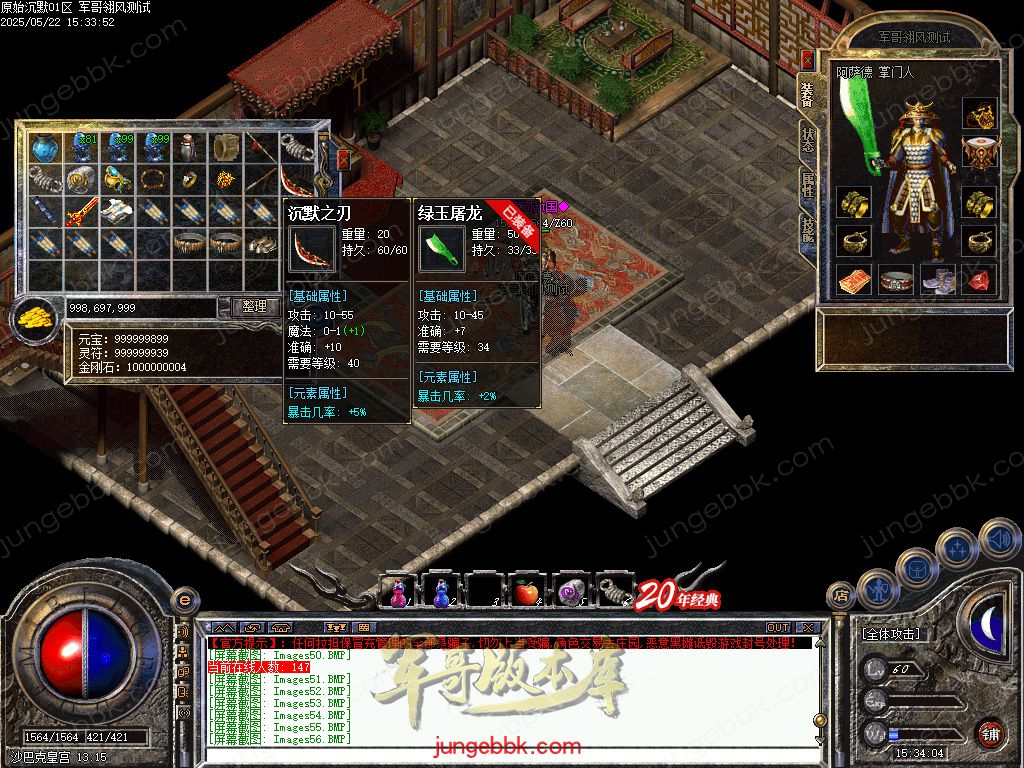1024x768 pixels.
Task: Click the equipped red gem slot
Action: click(980, 280)
